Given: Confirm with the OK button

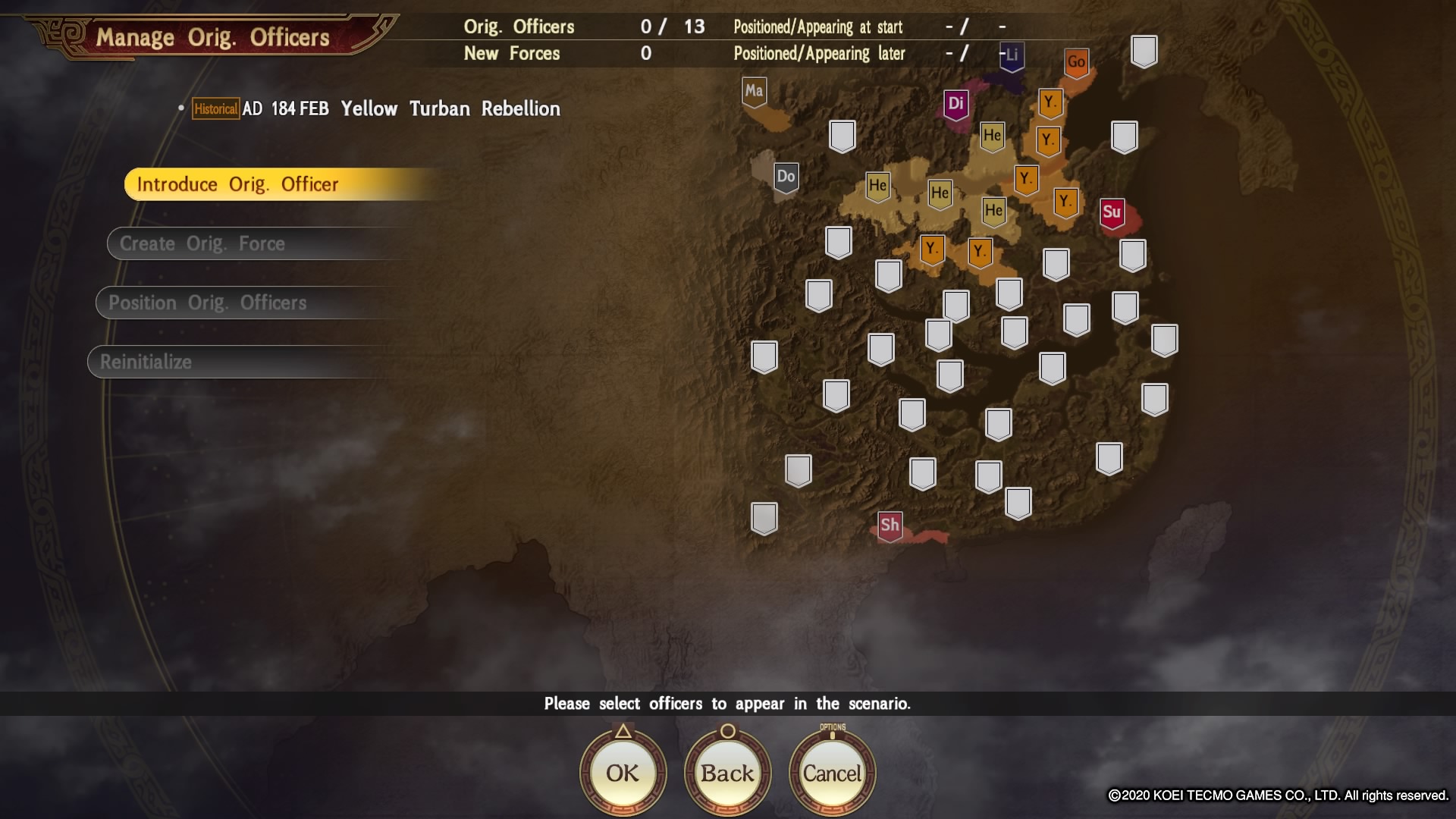Looking at the screenshot, I should point(623,773).
